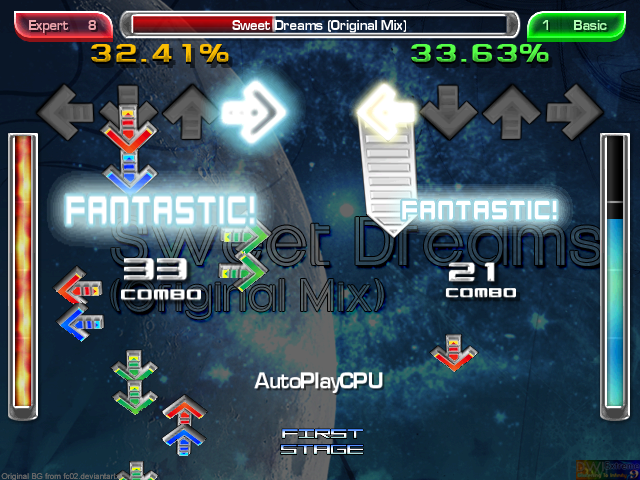Select the Sweet Dreams song progress bar
The width and height of the screenshot is (640, 480).
point(319,25)
